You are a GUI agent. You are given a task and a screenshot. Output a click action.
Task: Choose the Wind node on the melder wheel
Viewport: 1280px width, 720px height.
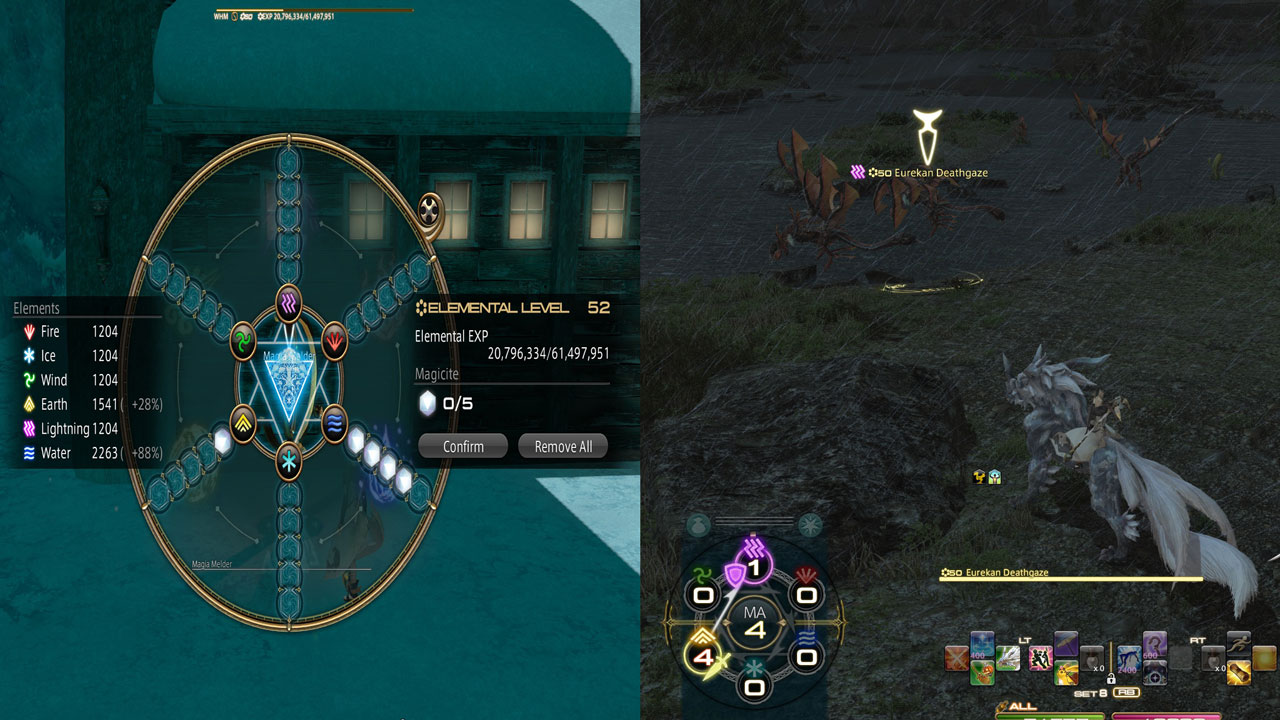(x=243, y=342)
